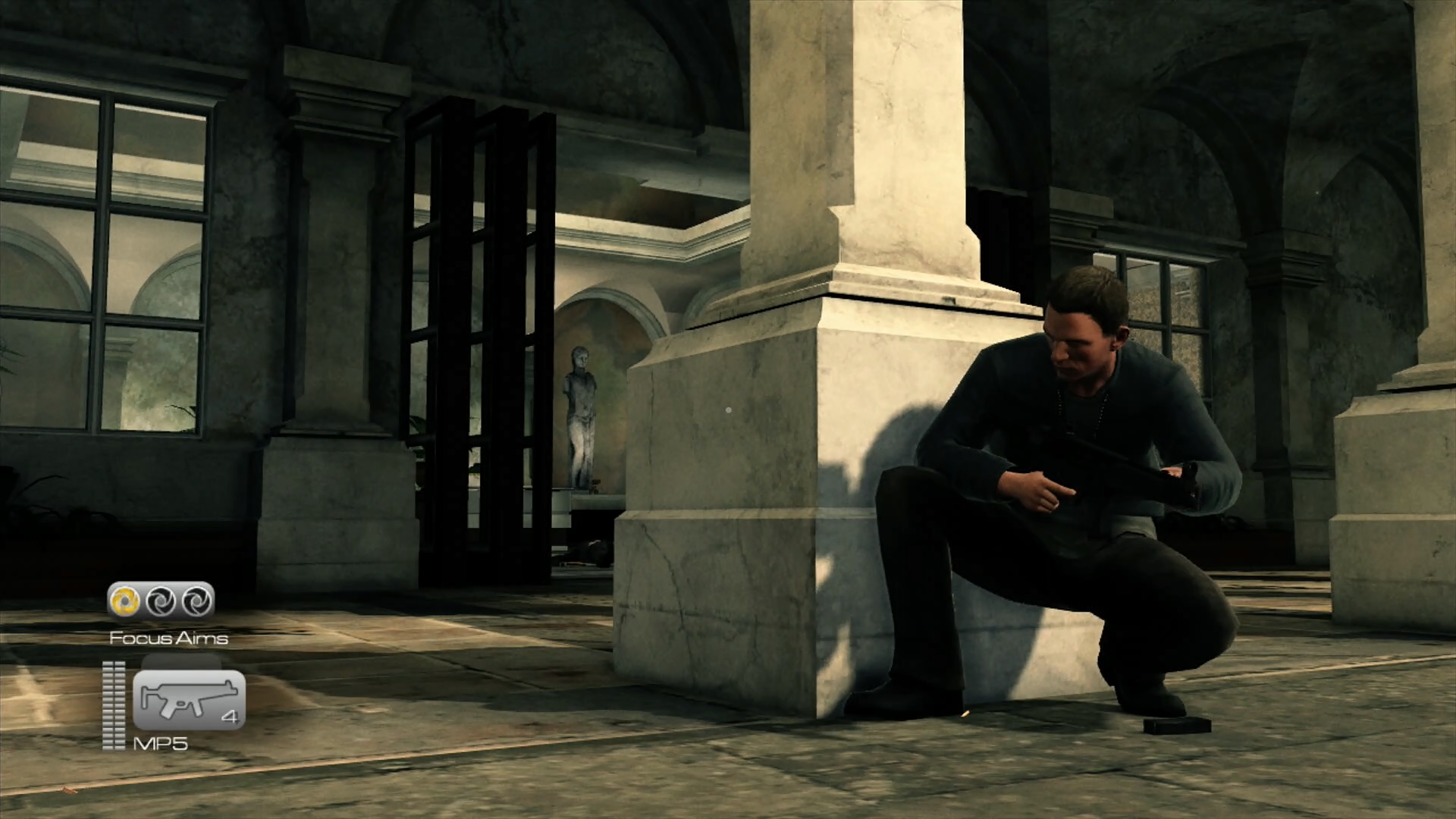Activate the gold Focus Aim icon
Viewport: 1456px width, 819px height.
(124, 601)
